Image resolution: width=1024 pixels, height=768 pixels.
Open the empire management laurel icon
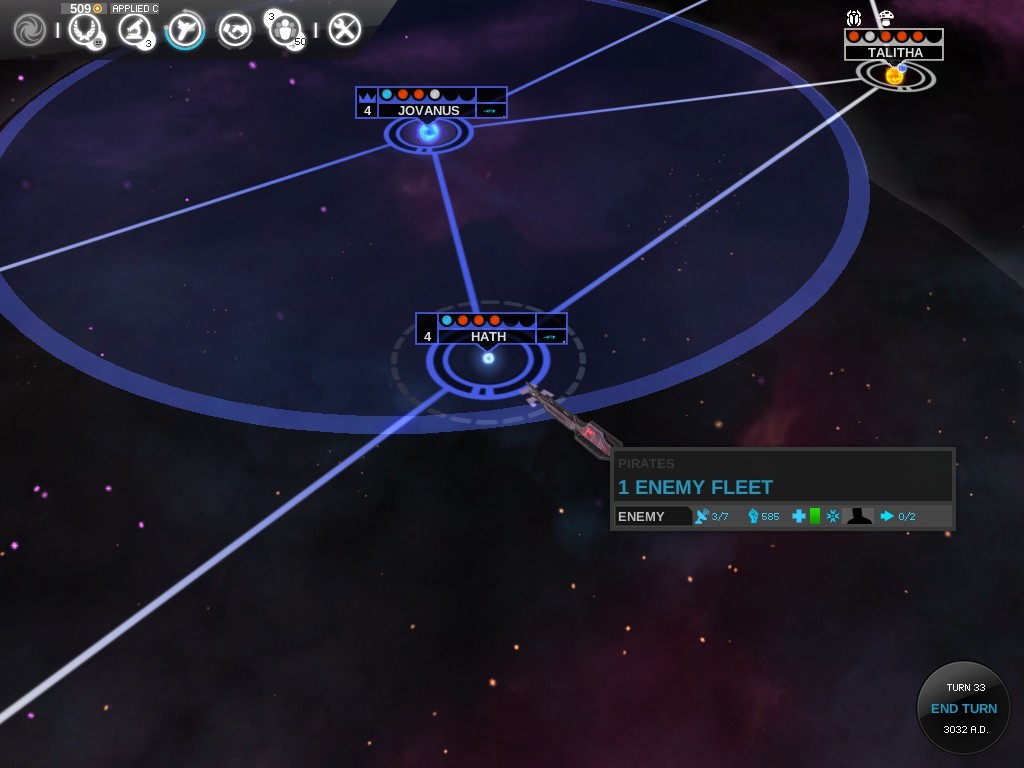click(85, 30)
